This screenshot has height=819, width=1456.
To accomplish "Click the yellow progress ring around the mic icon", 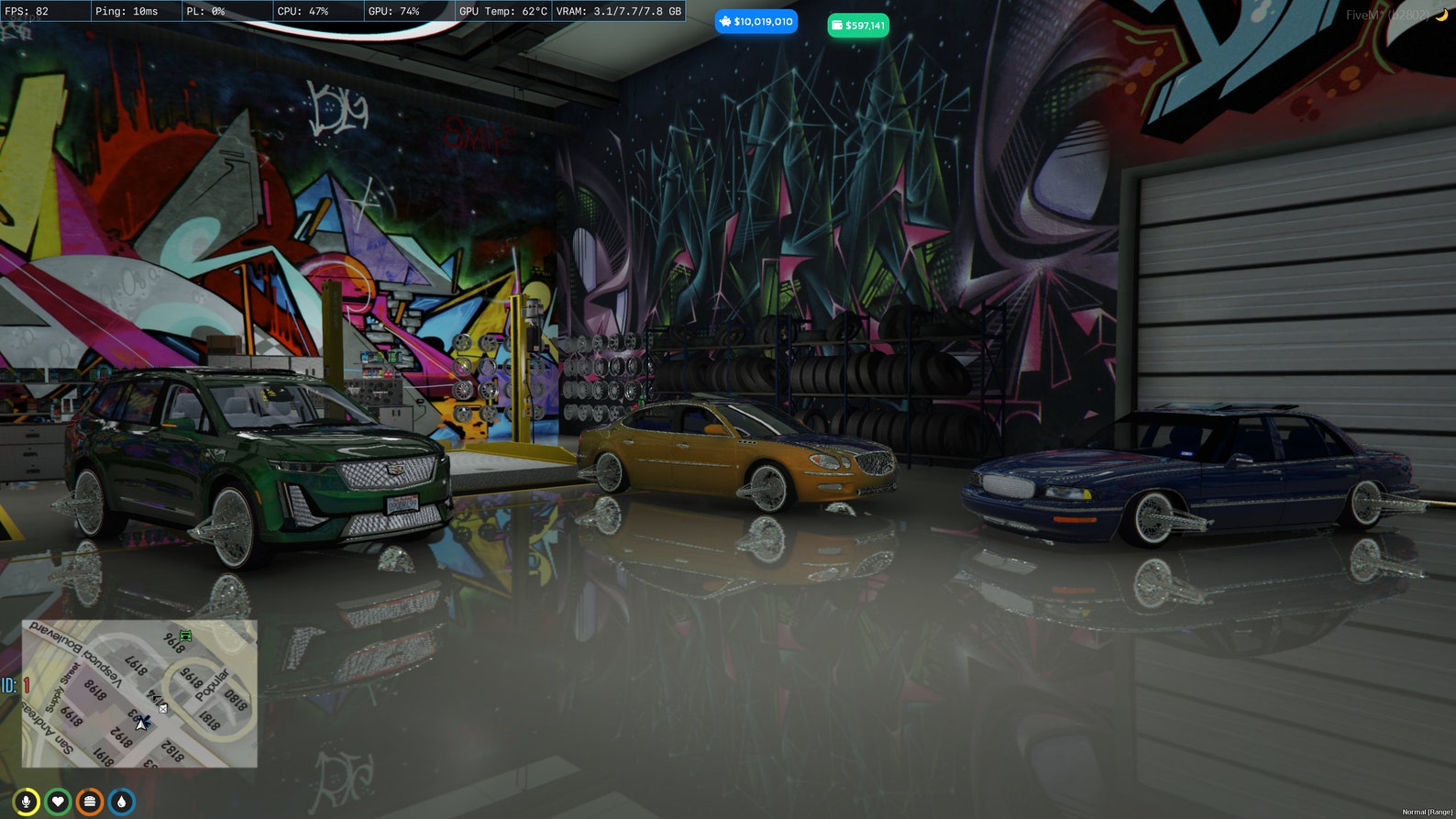I will [26, 787].
